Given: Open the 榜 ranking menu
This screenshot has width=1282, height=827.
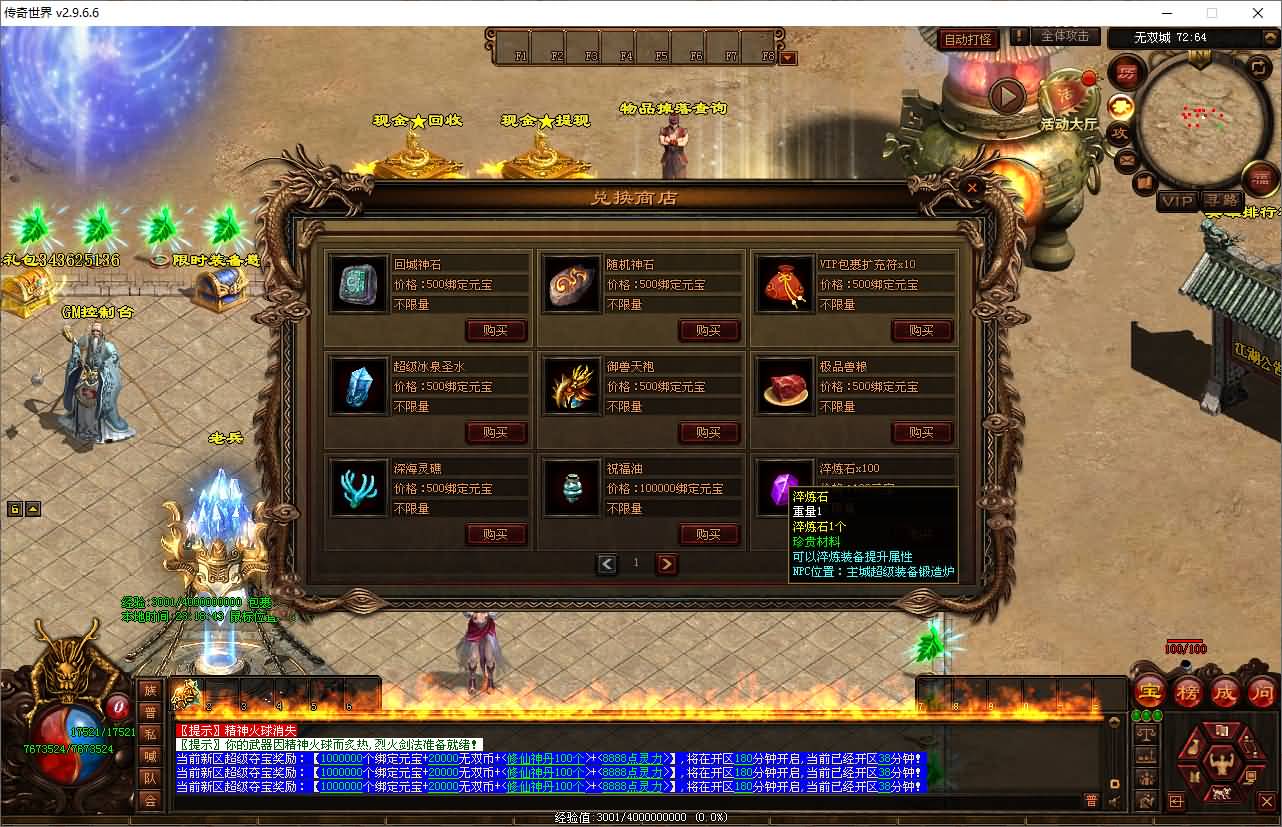Looking at the screenshot, I should point(1188,691).
